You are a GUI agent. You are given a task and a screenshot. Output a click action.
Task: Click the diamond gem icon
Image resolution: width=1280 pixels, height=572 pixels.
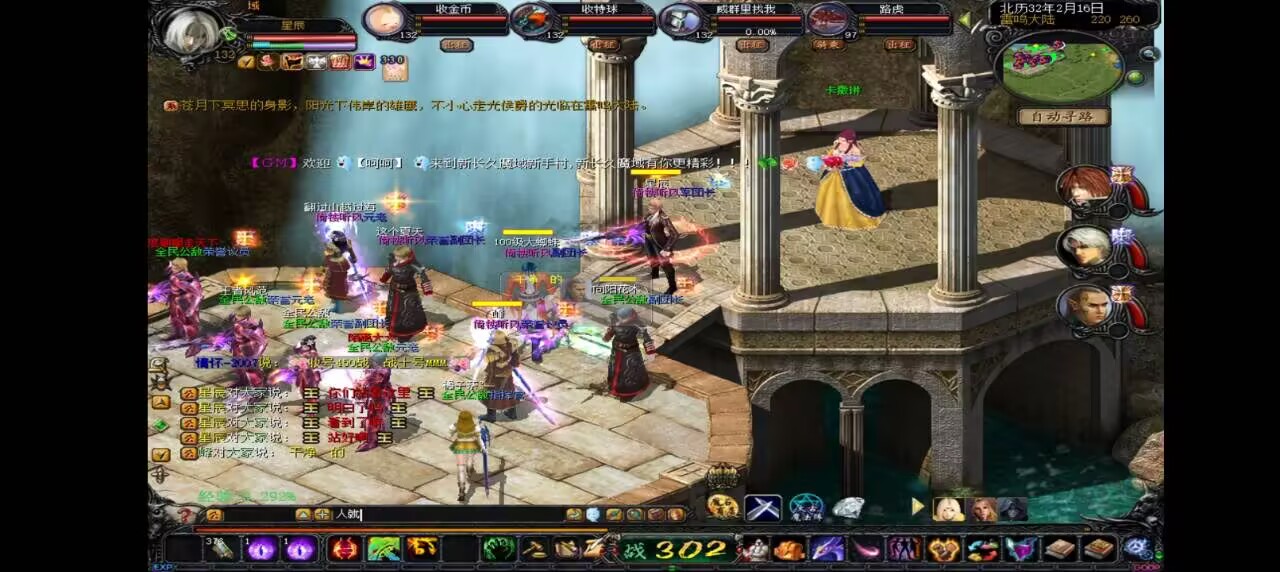848,507
